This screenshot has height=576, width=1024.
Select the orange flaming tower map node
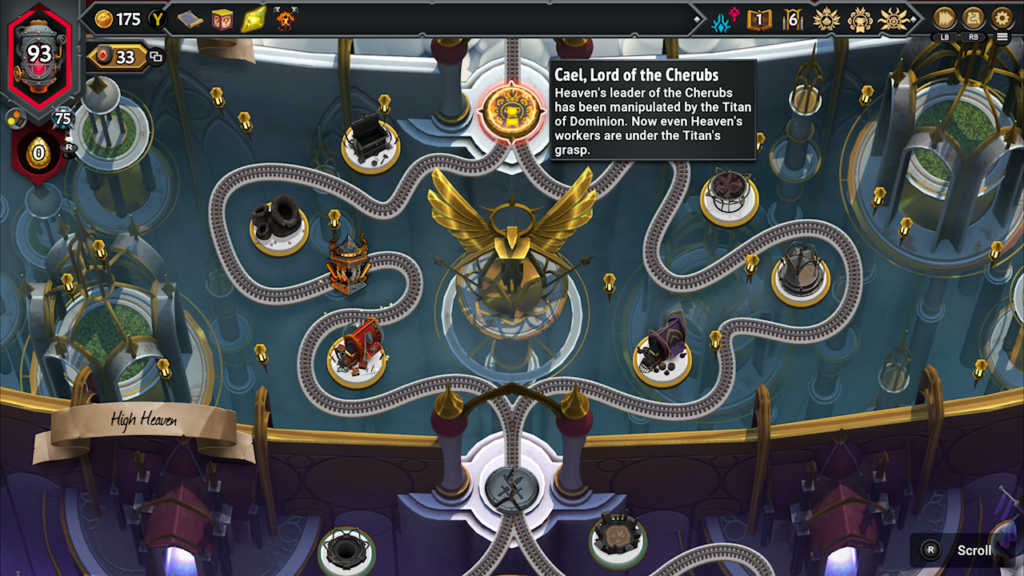pyautogui.click(x=348, y=265)
